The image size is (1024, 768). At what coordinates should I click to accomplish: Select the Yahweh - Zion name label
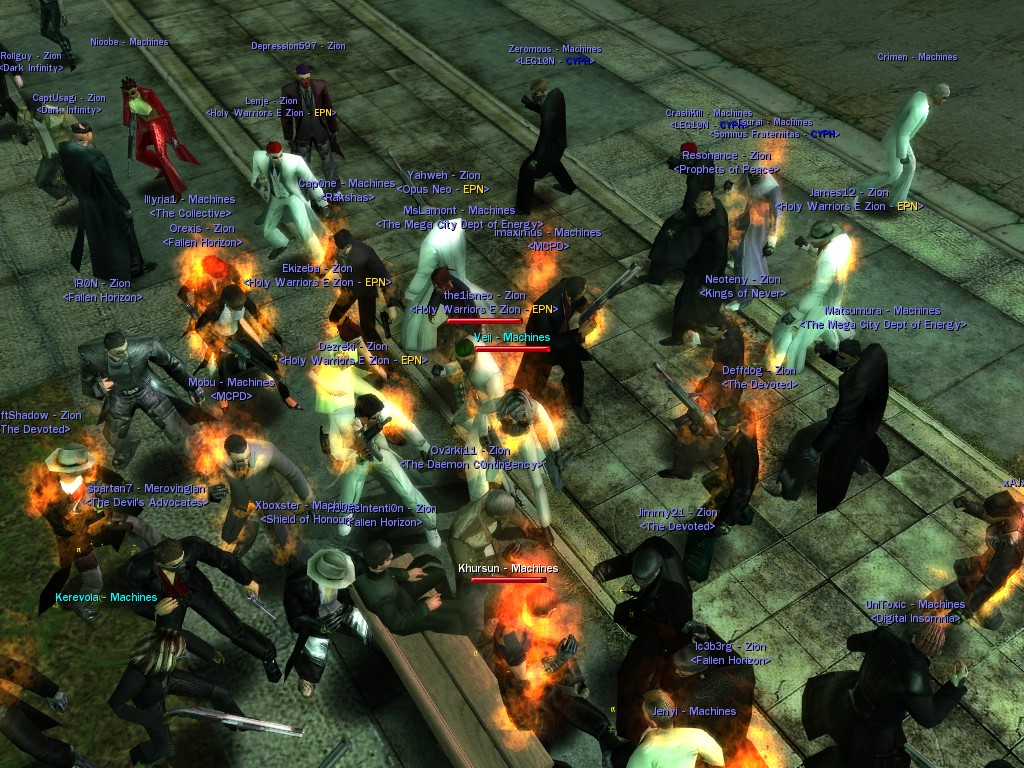coord(443,176)
